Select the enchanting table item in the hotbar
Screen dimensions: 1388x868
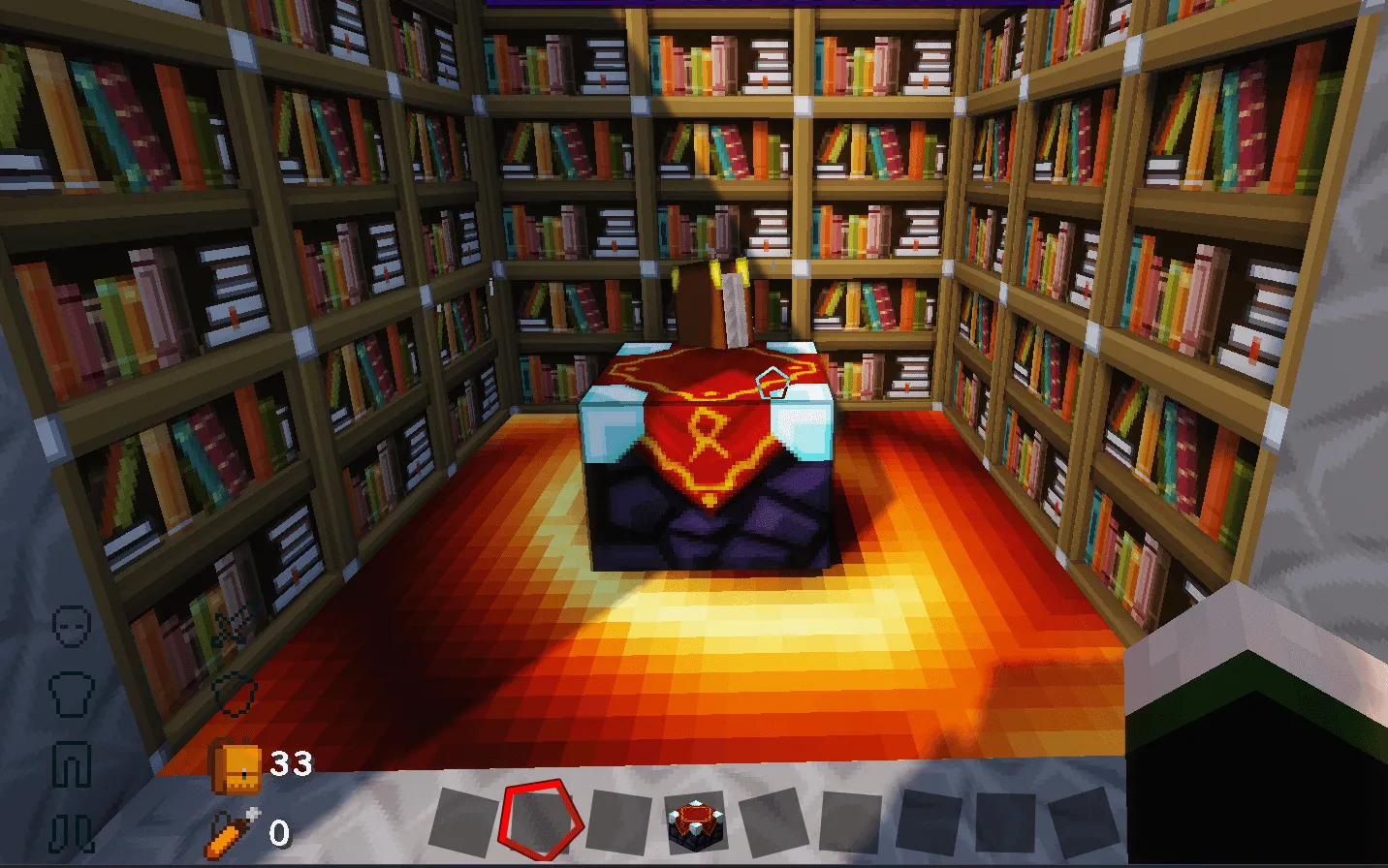[696, 821]
